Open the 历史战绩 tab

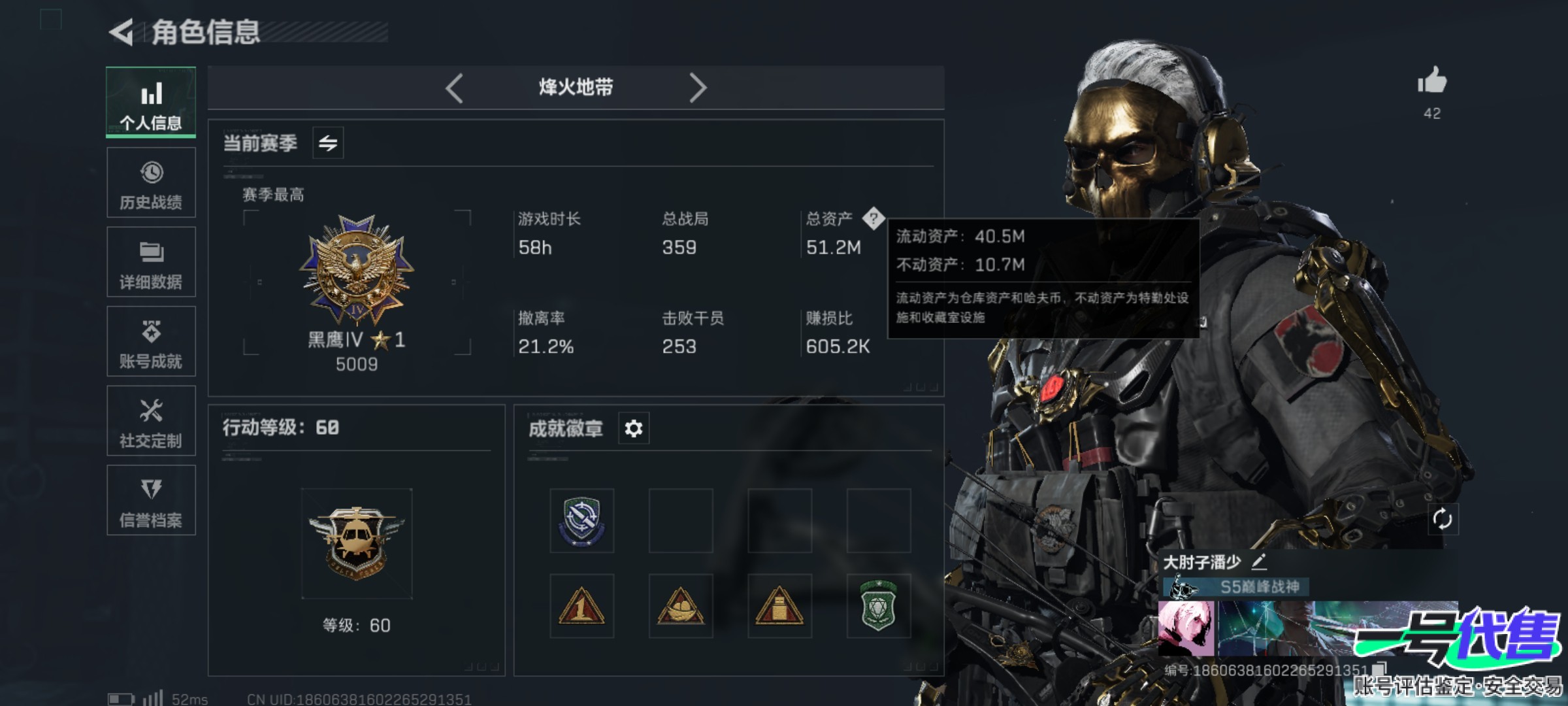tap(151, 183)
